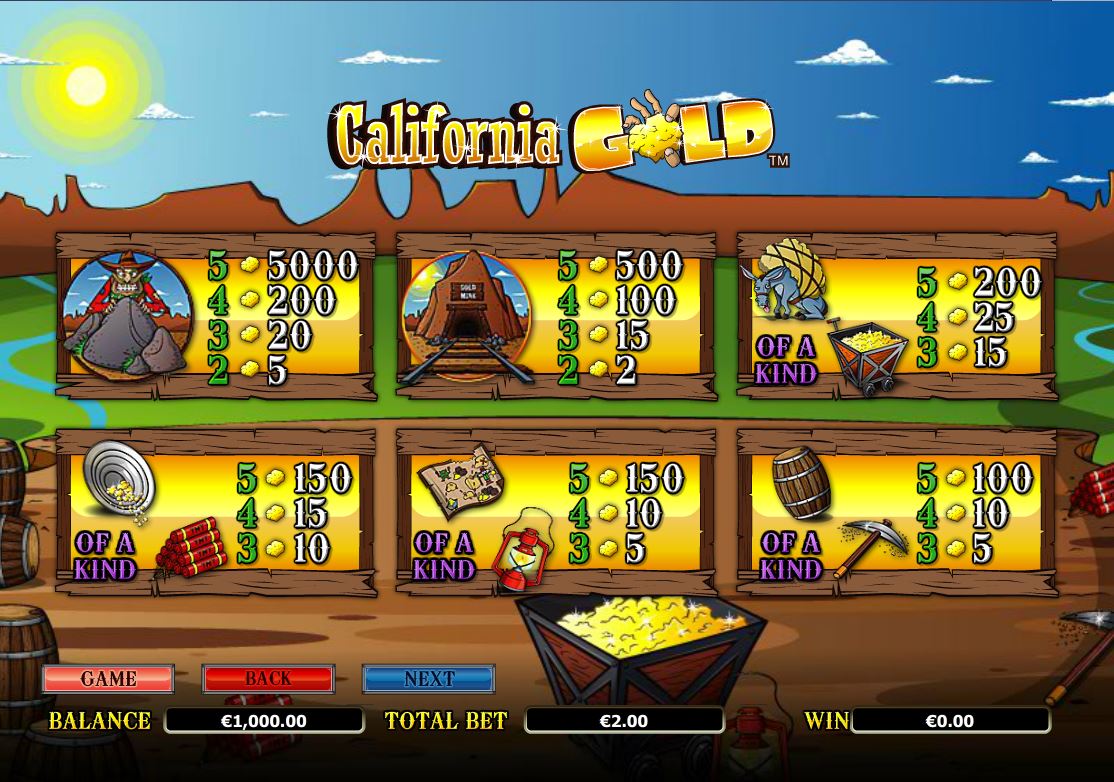1114x782 pixels.
Task: Go to the previous paytable page with BACK
Action: [x=268, y=679]
